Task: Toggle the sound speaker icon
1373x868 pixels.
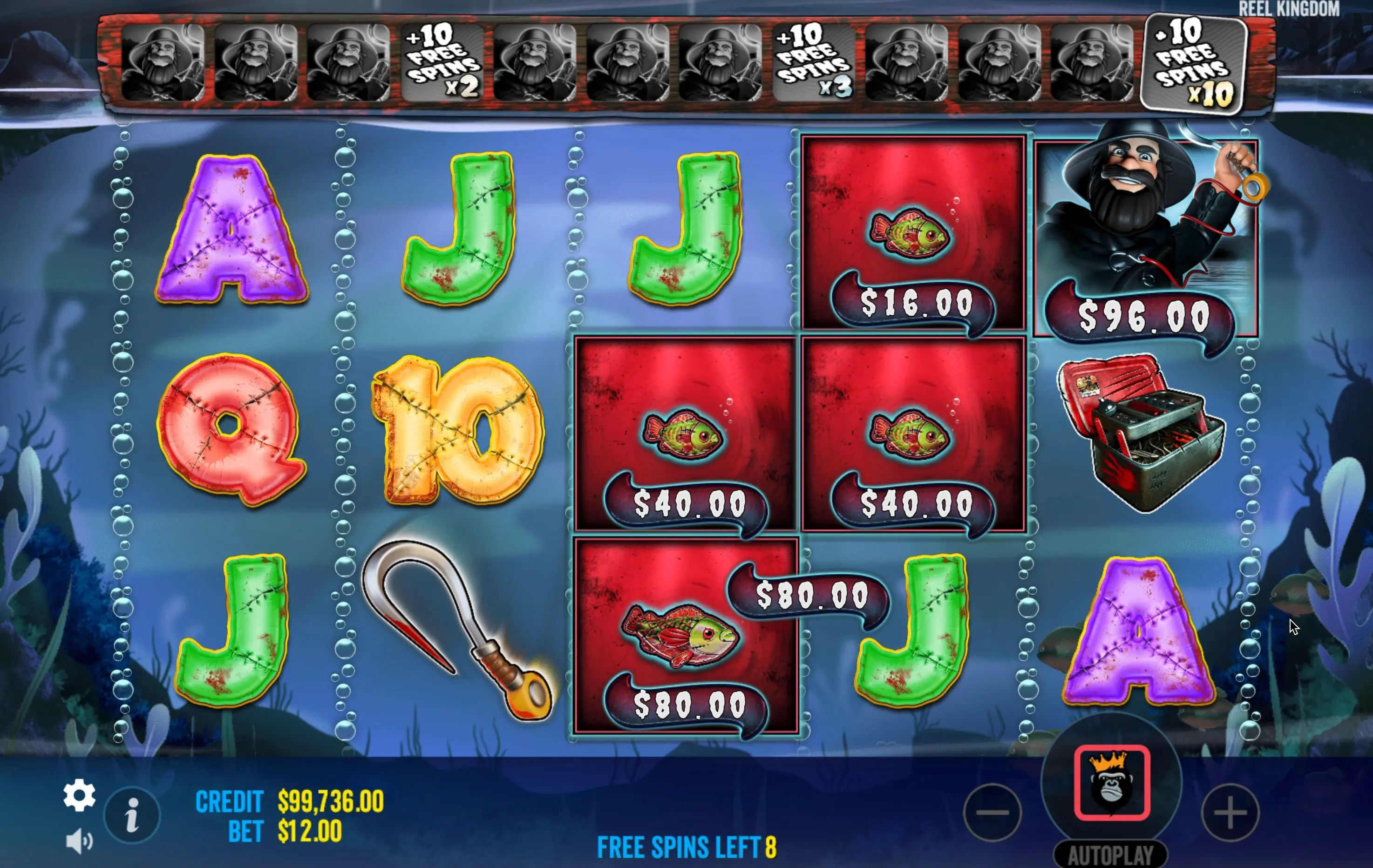Action: tap(79, 841)
